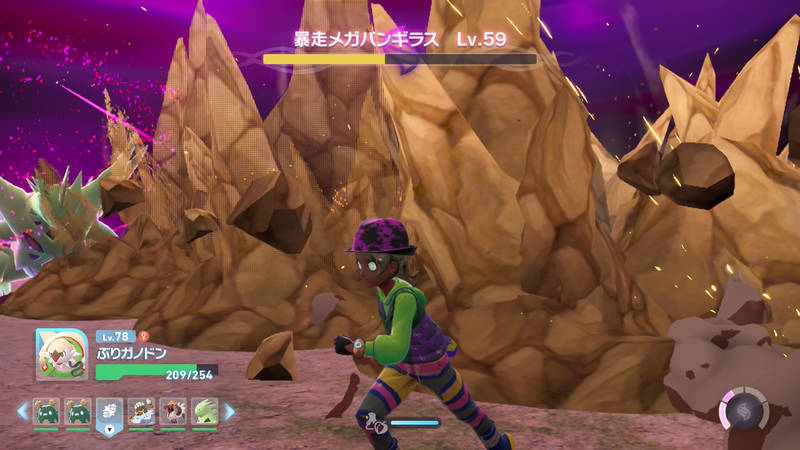800x450 pixels.
Task: Click the left arrow of the party bar
Action: 22,411
